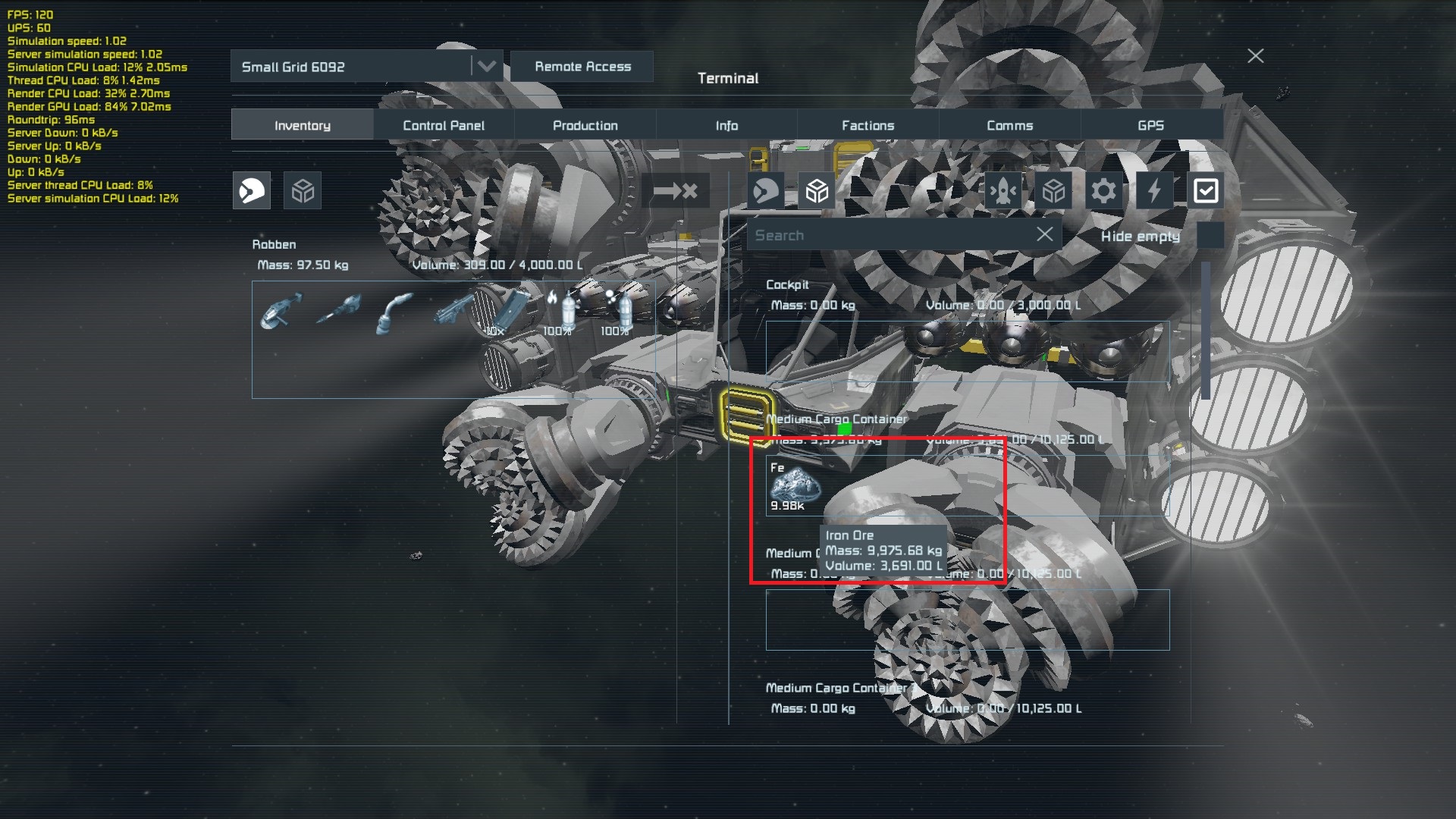
Task: Select the Iron Ore stack
Action: pos(793,486)
